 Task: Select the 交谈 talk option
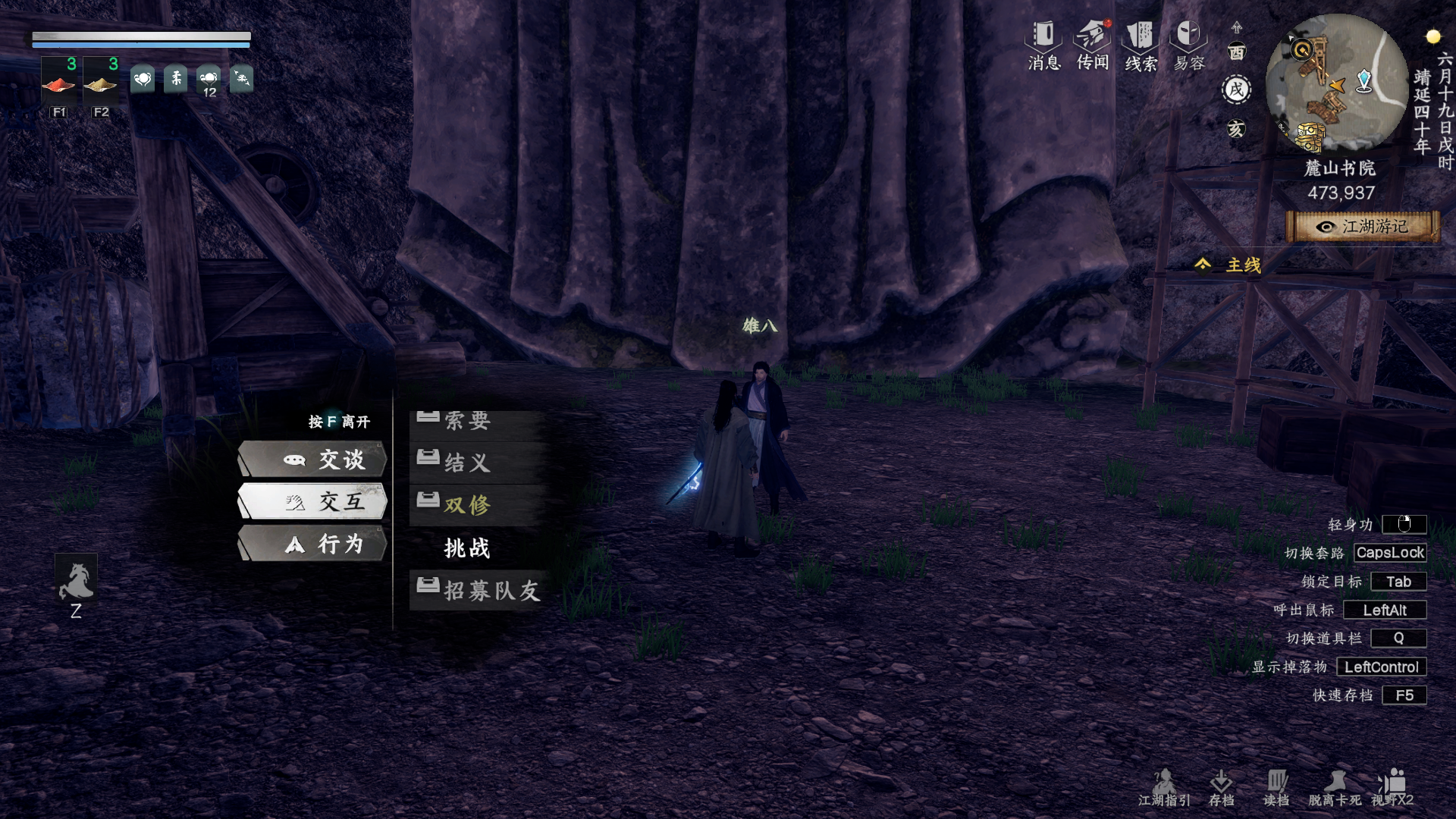tap(312, 460)
